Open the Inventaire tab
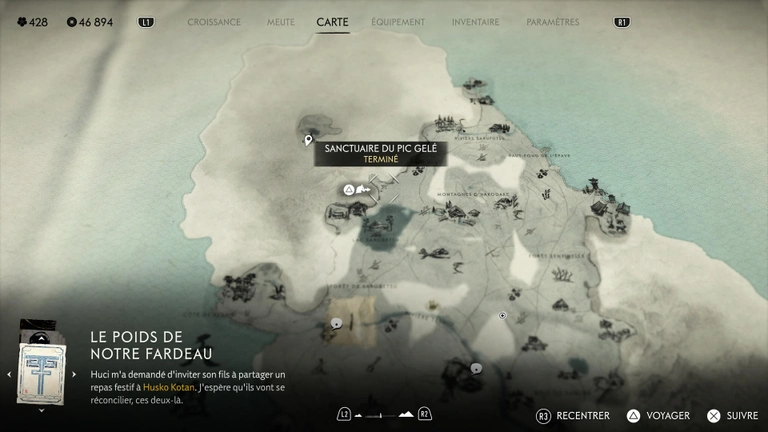The width and height of the screenshot is (768, 432). 476,22
